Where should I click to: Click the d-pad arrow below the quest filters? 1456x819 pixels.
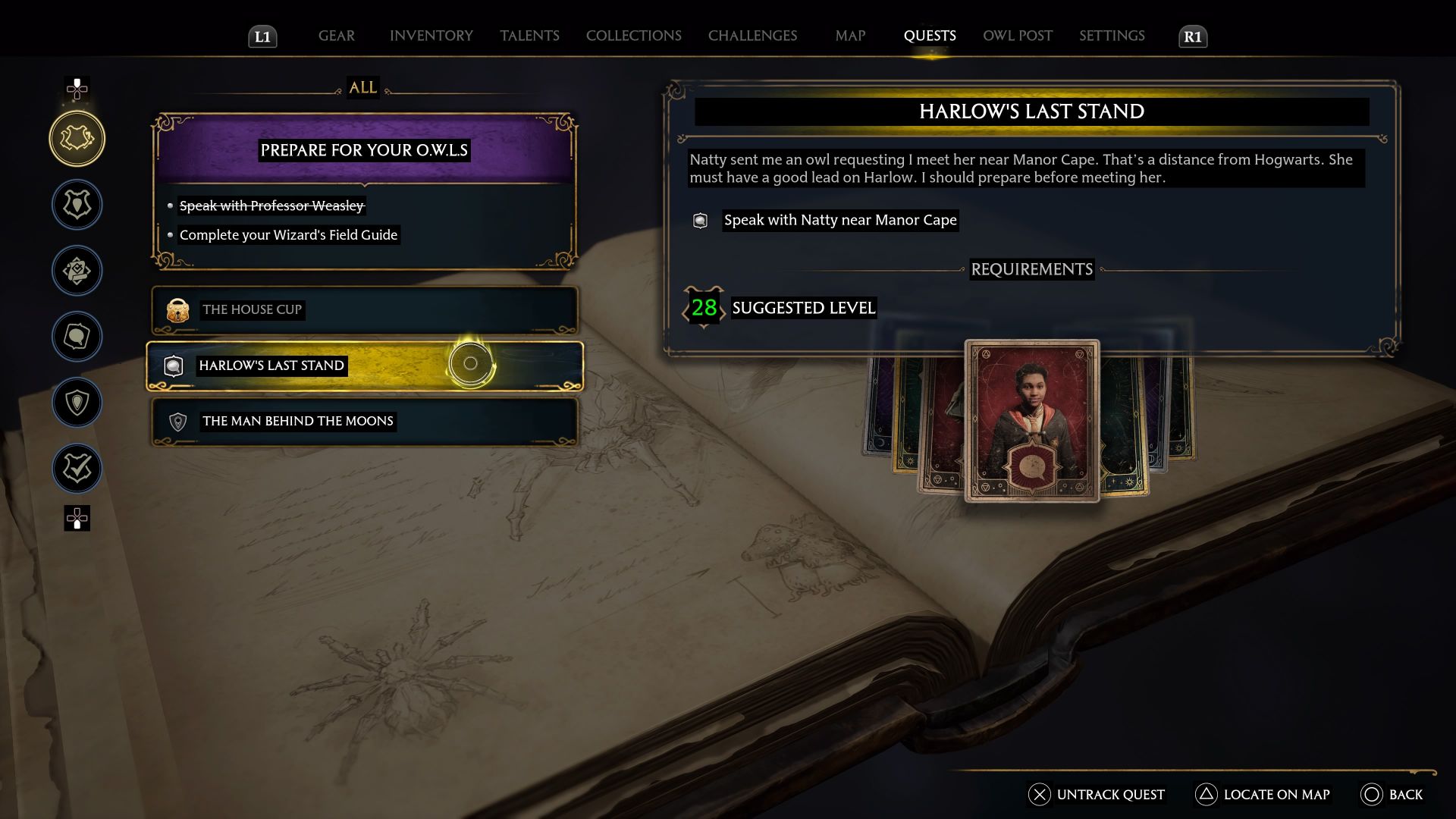point(77,519)
